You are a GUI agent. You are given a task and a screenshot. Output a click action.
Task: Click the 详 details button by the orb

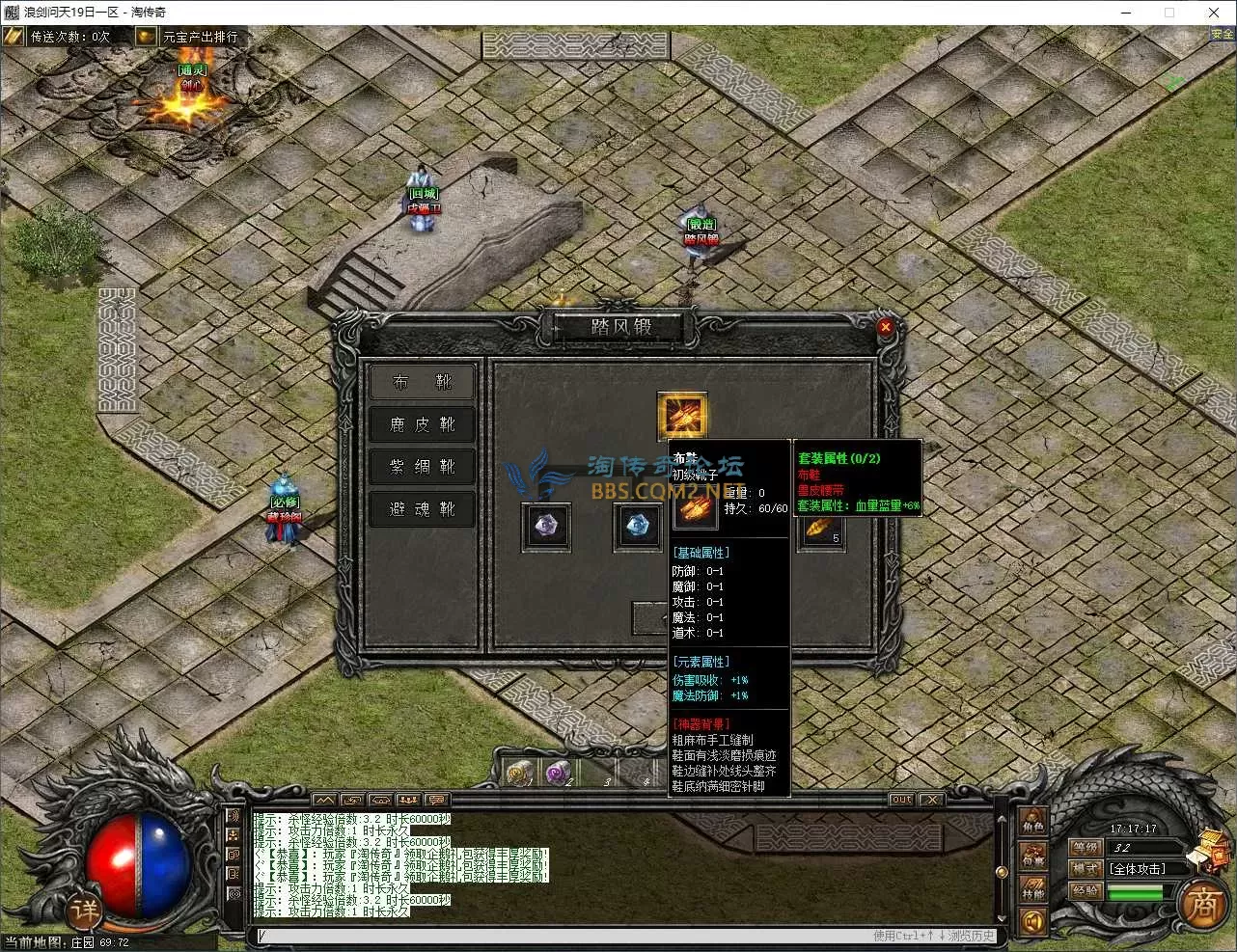click(x=85, y=909)
